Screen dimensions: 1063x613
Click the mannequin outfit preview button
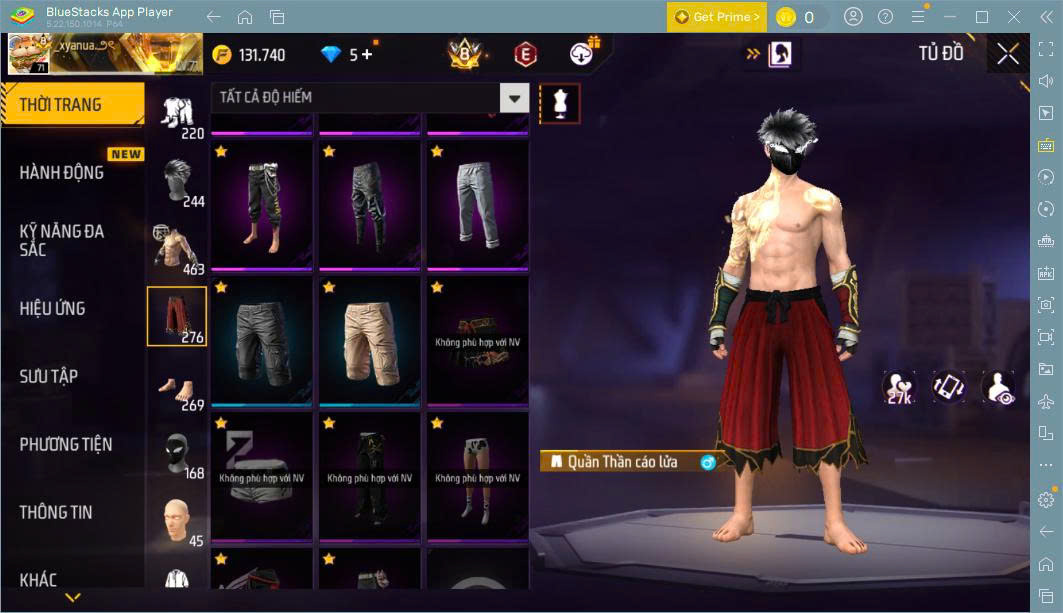point(559,103)
